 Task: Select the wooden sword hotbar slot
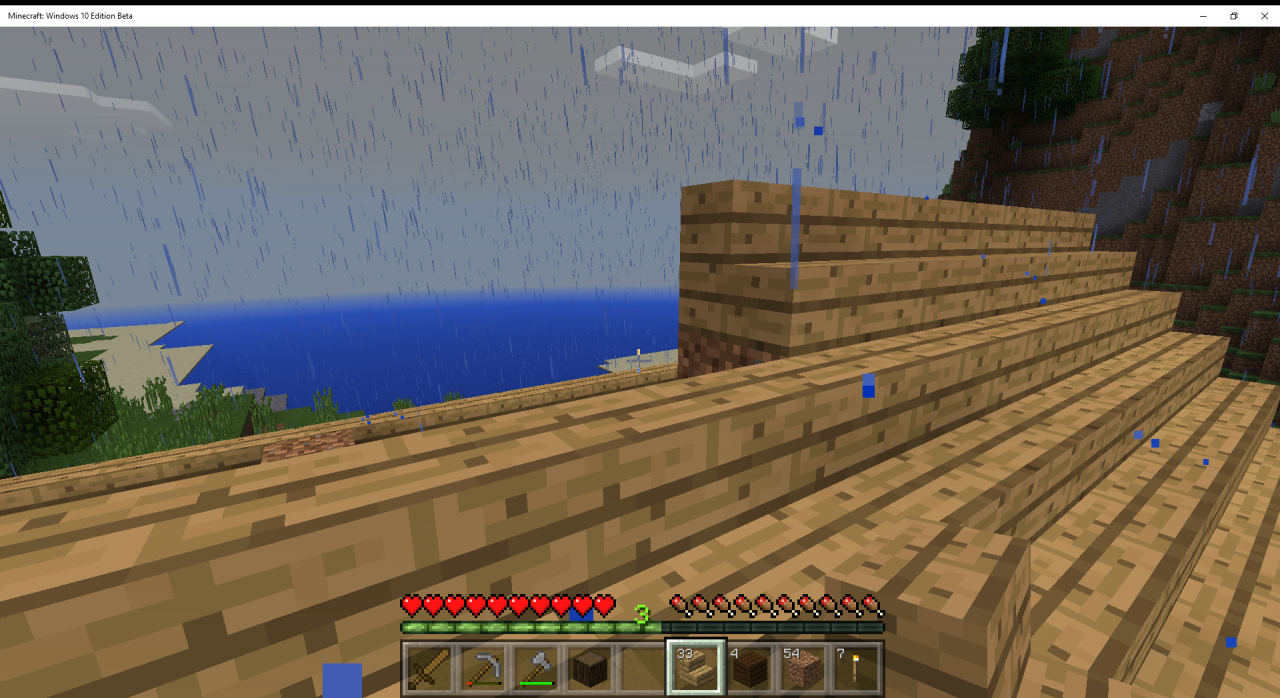click(x=428, y=668)
